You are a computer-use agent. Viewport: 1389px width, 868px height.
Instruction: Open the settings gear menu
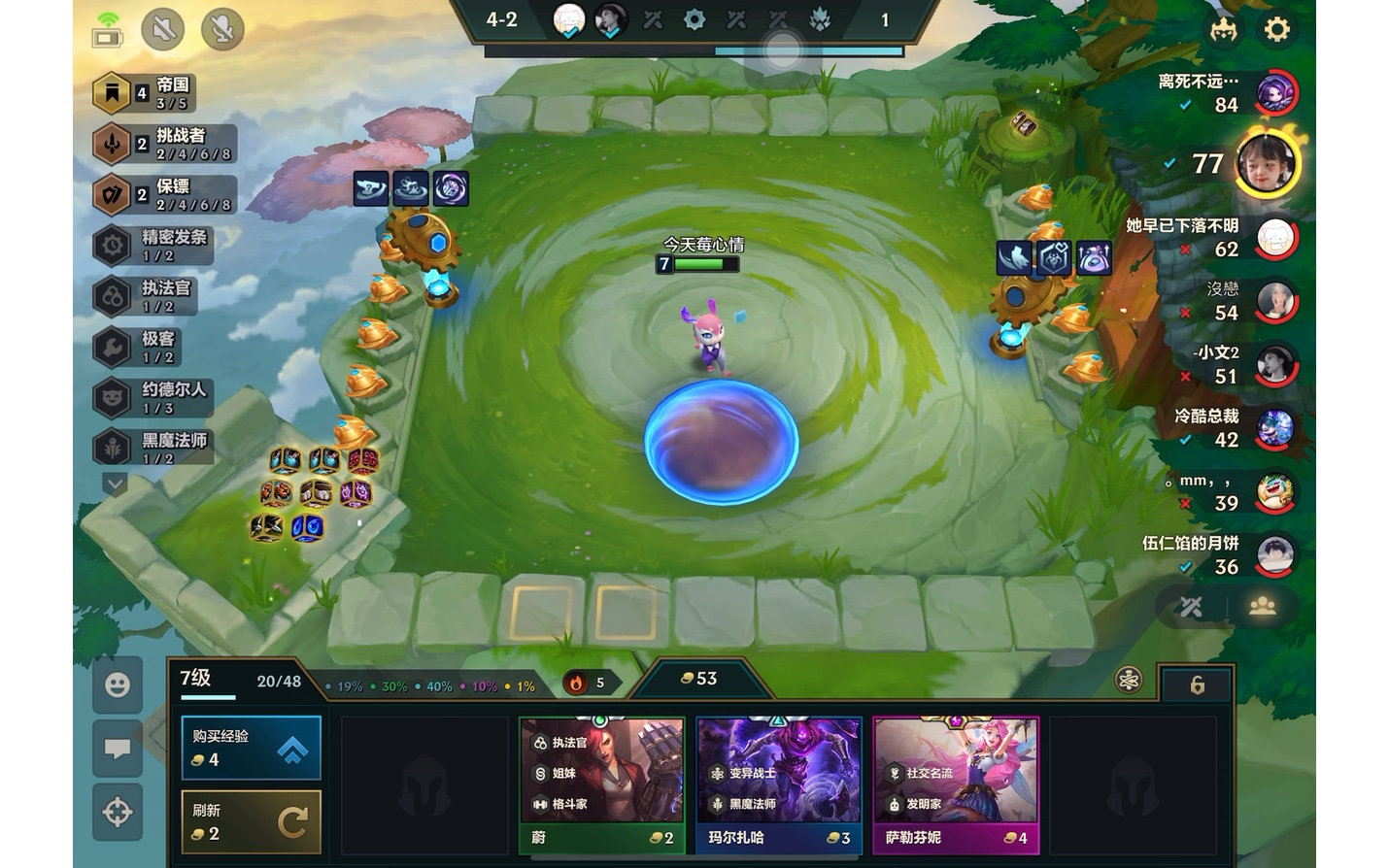pyautogui.click(x=1276, y=29)
